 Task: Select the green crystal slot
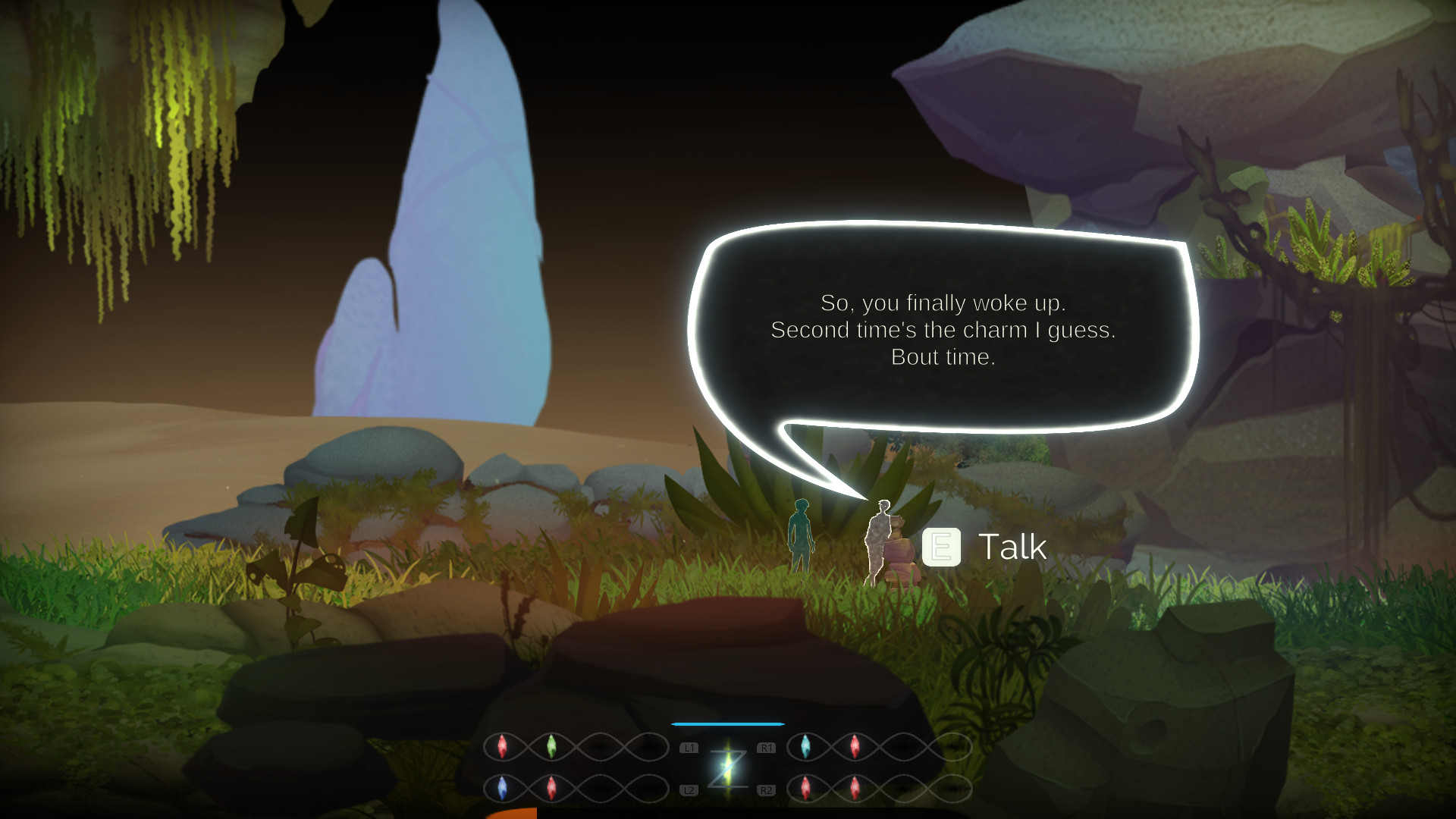click(551, 747)
